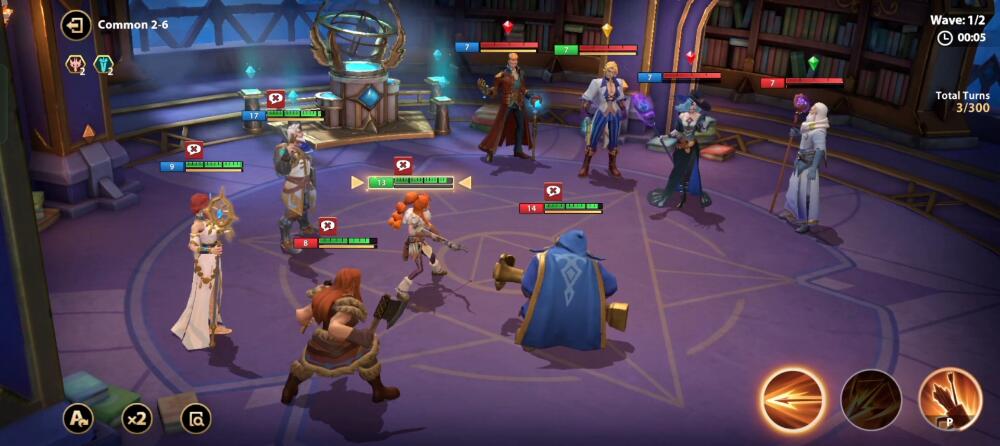
Task: Check the pink hexagonal faction bonus icon
Action: 75,65
